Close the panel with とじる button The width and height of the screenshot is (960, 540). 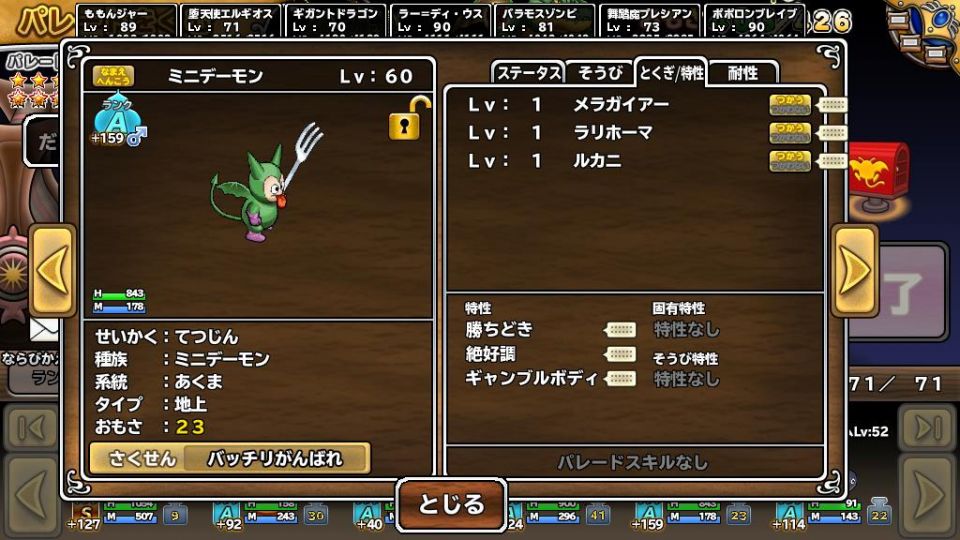click(451, 504)
